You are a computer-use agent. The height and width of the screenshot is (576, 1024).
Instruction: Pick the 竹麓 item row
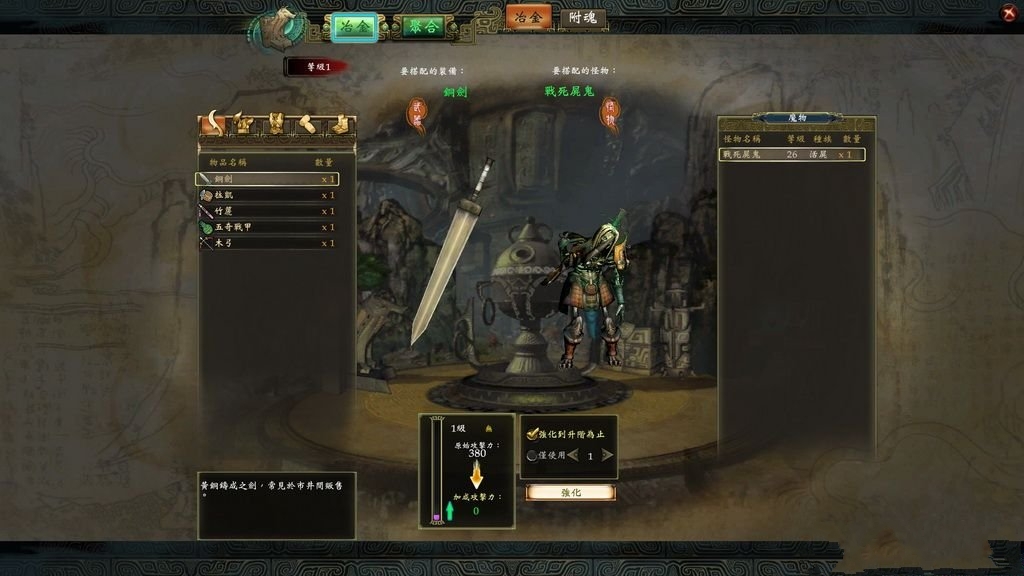point(267,211)
